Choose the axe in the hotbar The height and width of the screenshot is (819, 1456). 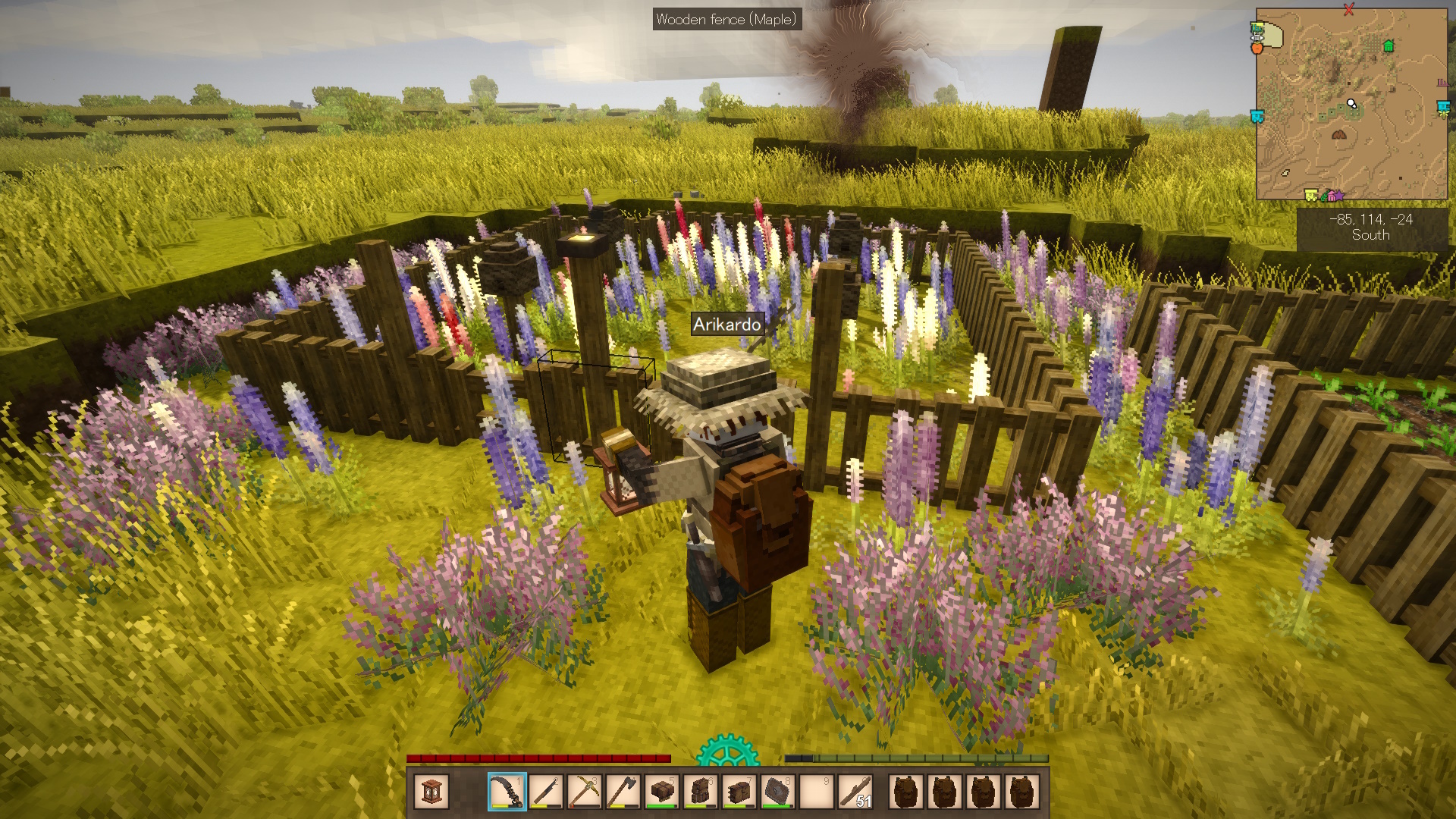(623, 792)
